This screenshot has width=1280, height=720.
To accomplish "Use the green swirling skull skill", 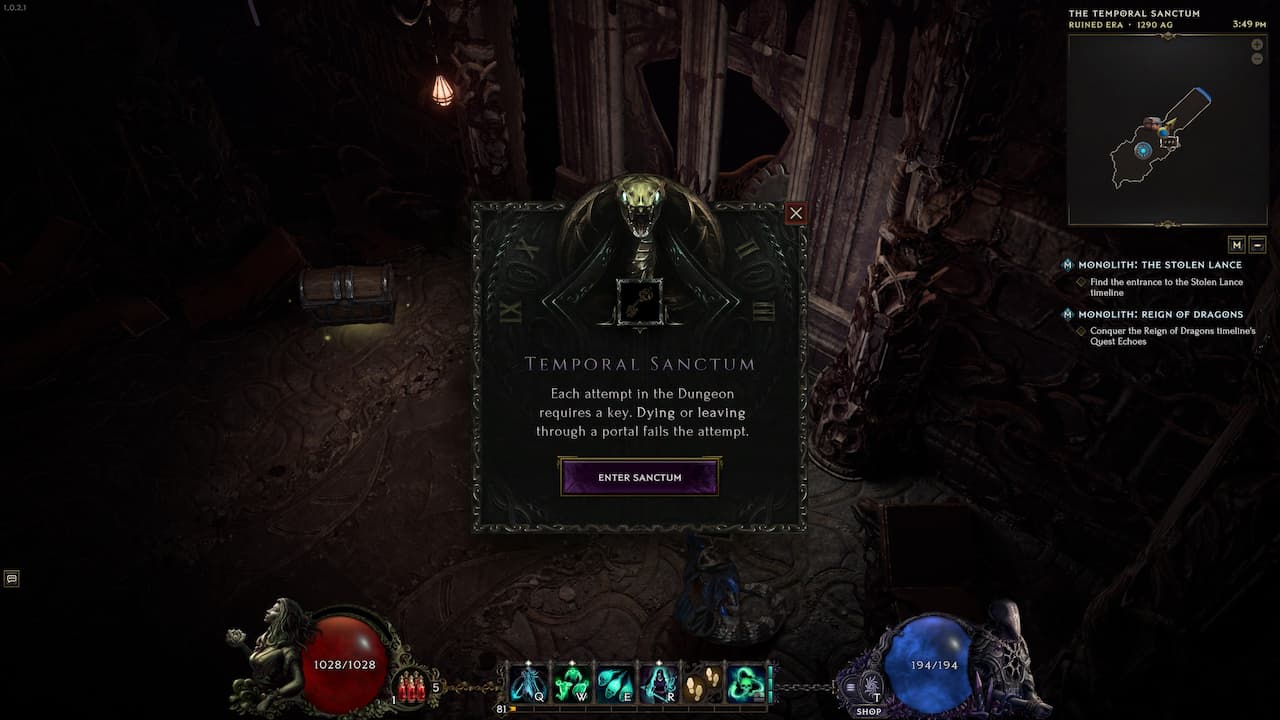I will [x=745, y=684].
